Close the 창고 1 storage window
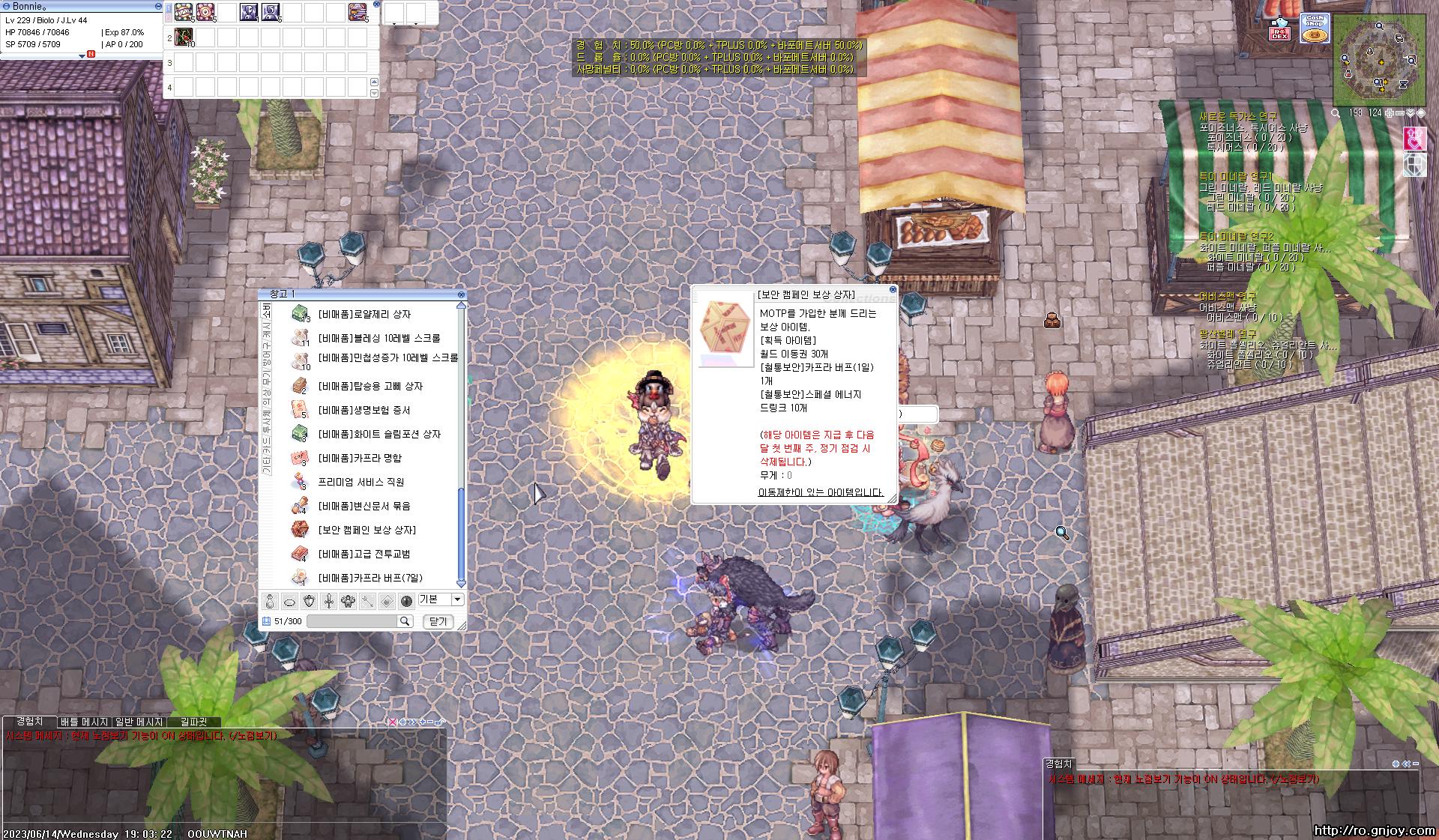This screenshot has height=840, width=1439. [461, 294]
